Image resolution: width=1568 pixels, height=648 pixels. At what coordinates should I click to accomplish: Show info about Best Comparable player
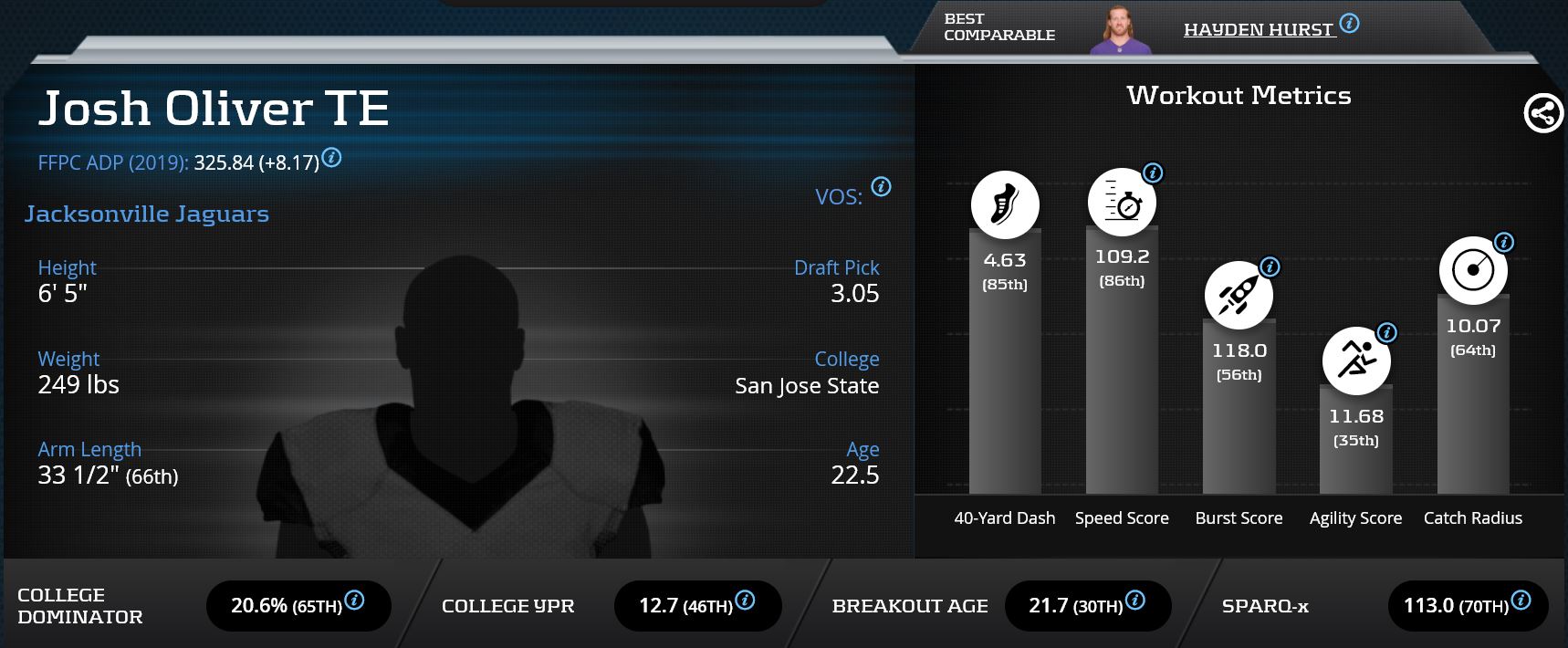coord(1349,24)
